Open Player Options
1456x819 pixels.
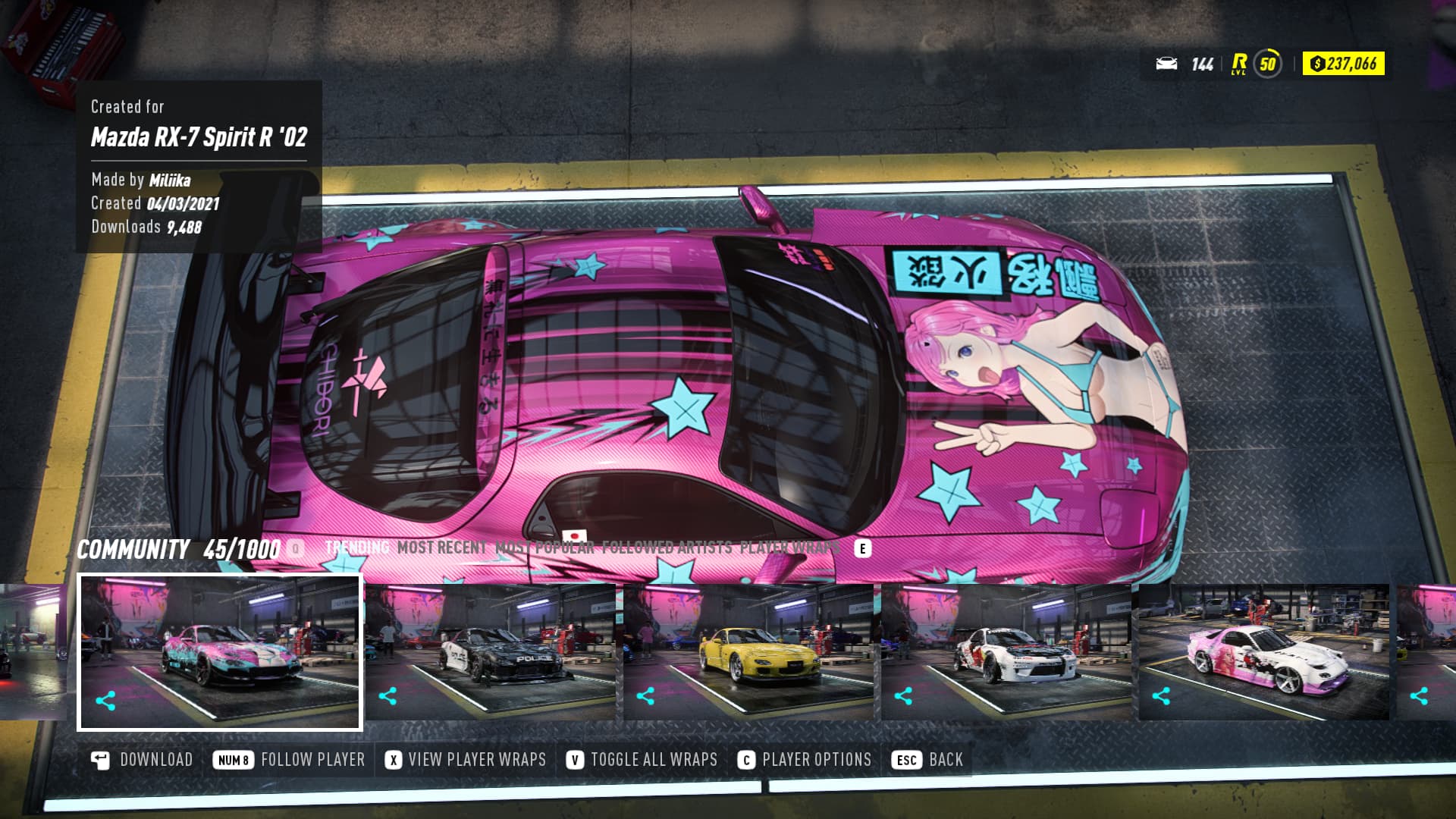805,760
